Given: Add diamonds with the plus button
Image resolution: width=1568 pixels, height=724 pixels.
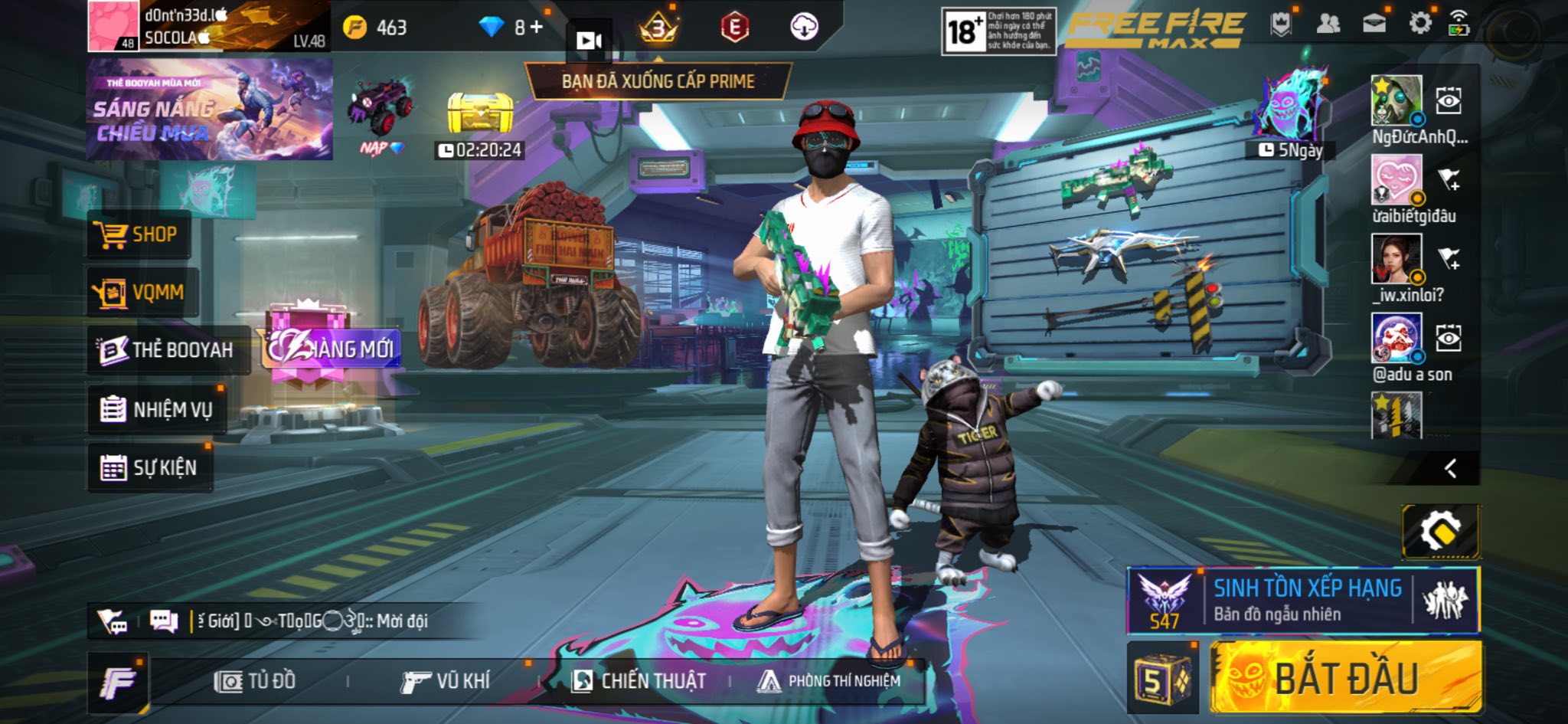Looking at the screenshot, I should [537, 28].
